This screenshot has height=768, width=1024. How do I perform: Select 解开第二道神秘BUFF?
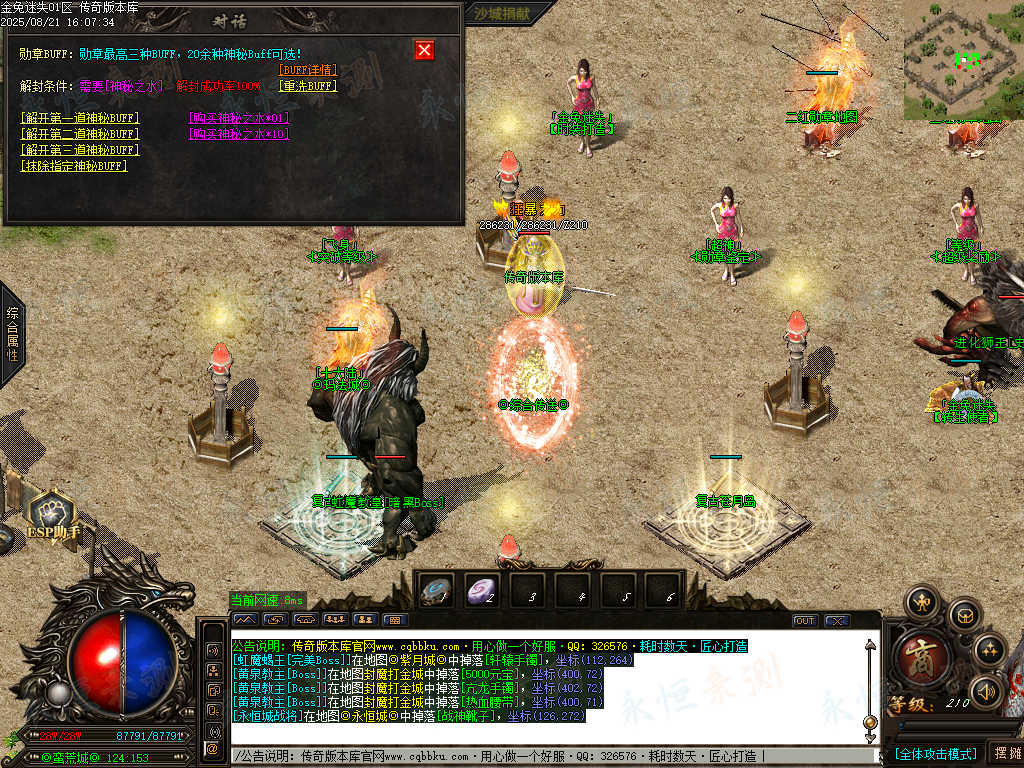(x=80, y=134)
